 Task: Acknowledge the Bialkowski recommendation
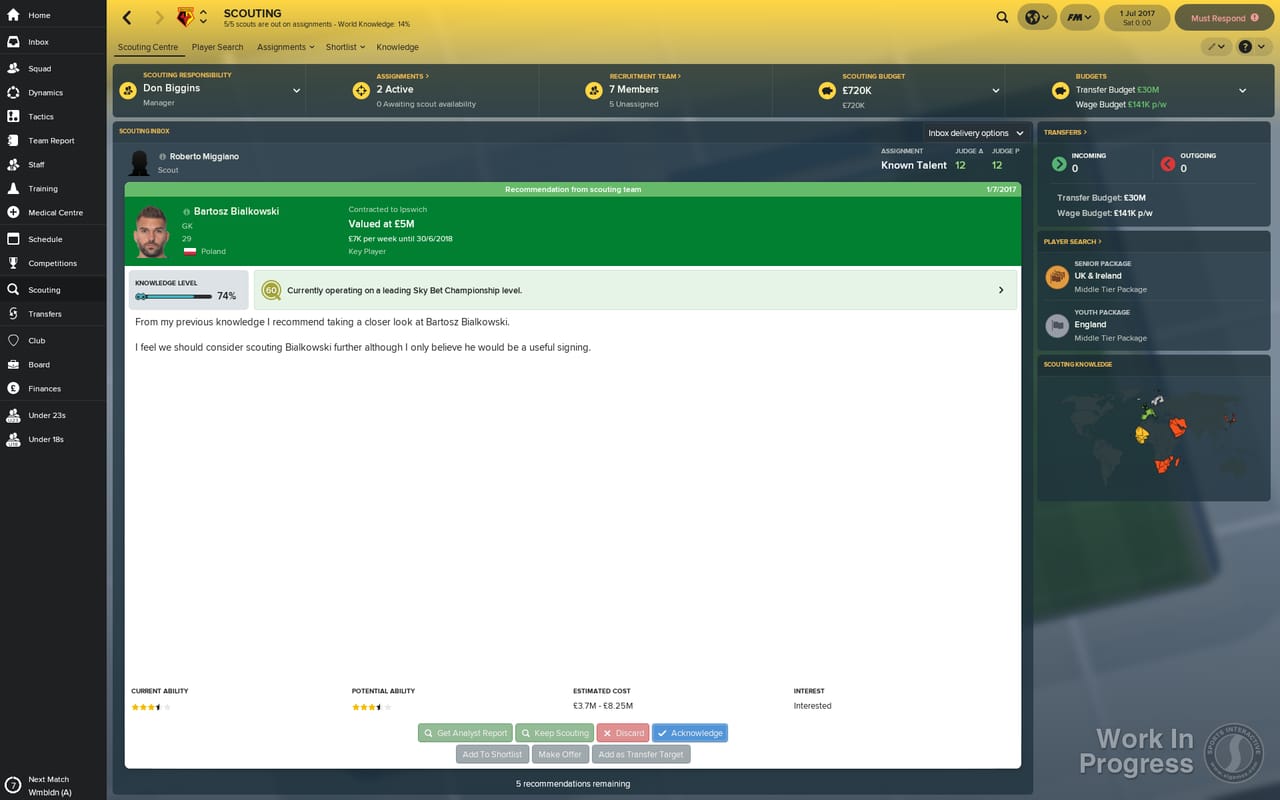point(690,732)
